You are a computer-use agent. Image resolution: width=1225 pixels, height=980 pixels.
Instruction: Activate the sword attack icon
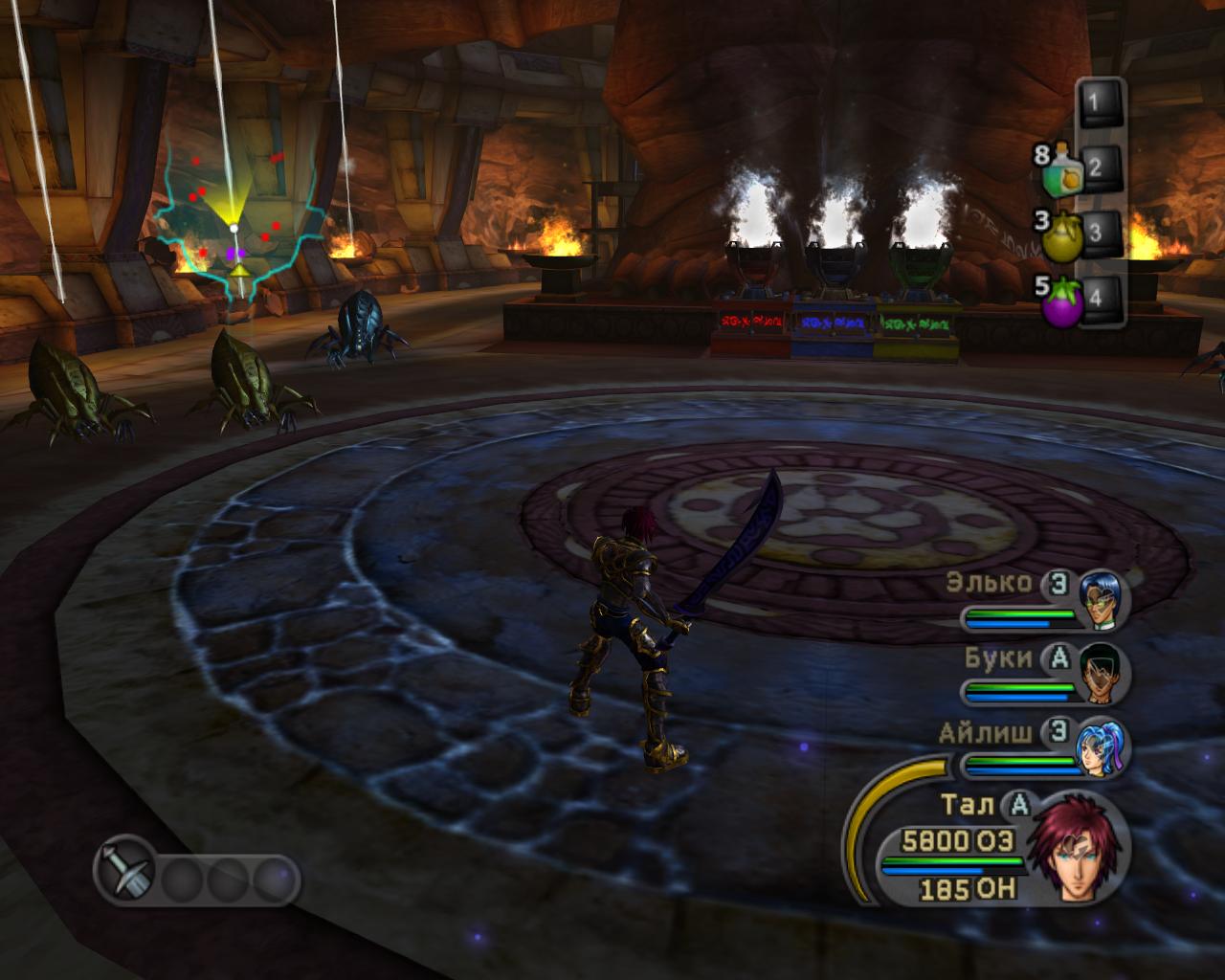tap(125, 875)
